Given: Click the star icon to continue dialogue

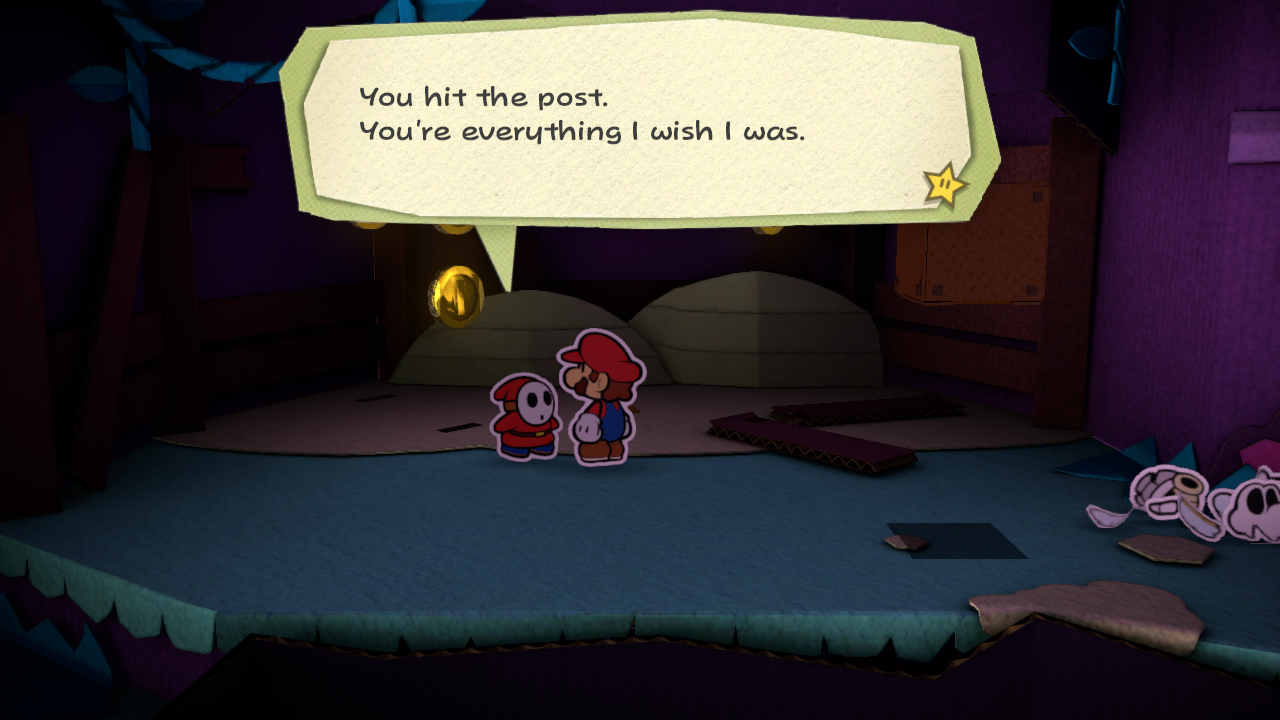Looking at the screenshot, I should (x=944, y=185).
